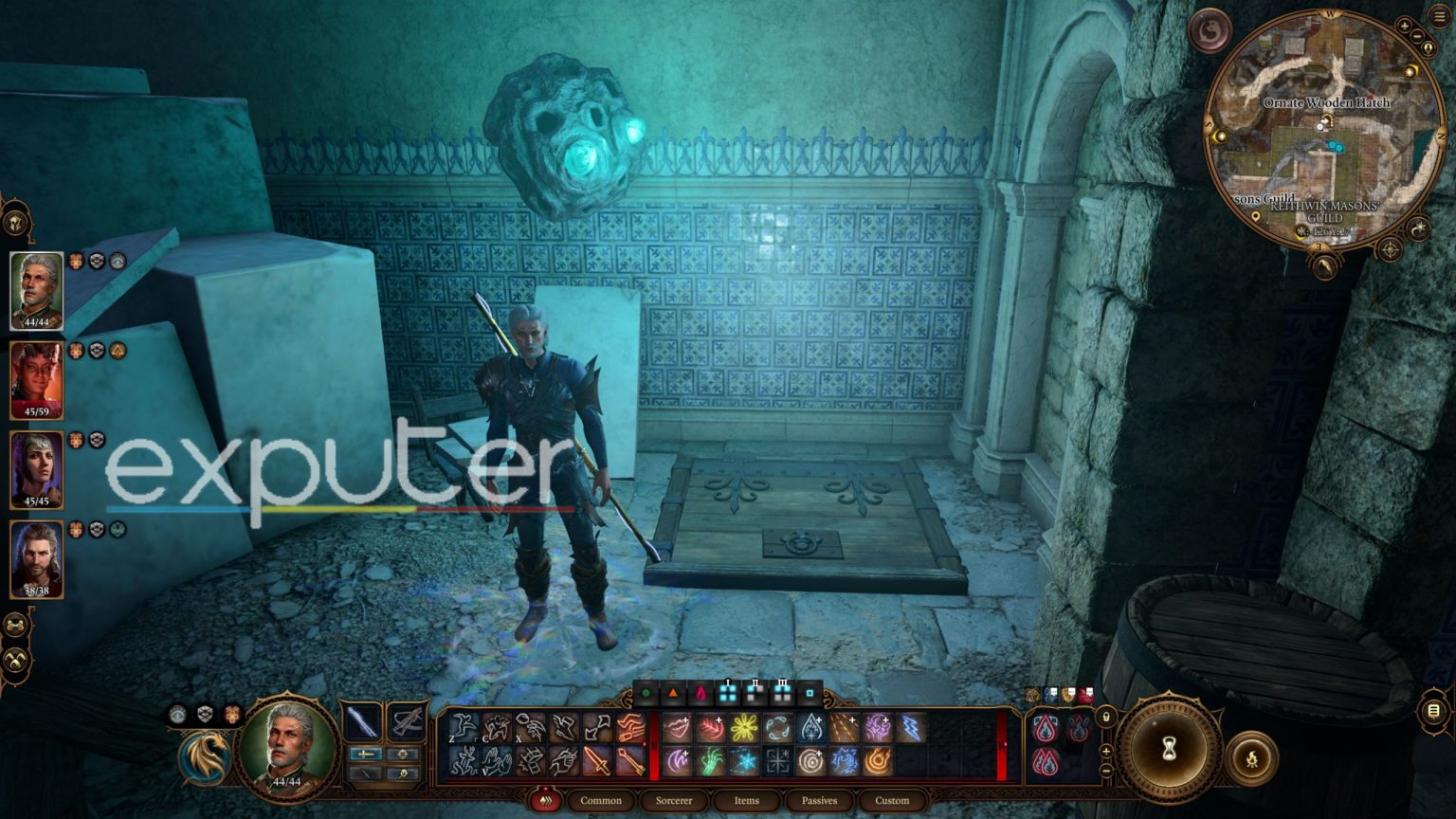The height and width of the screenshot is (819, 1456).
Task: Select the Passives hotbar tab
Action: point(819,800)
